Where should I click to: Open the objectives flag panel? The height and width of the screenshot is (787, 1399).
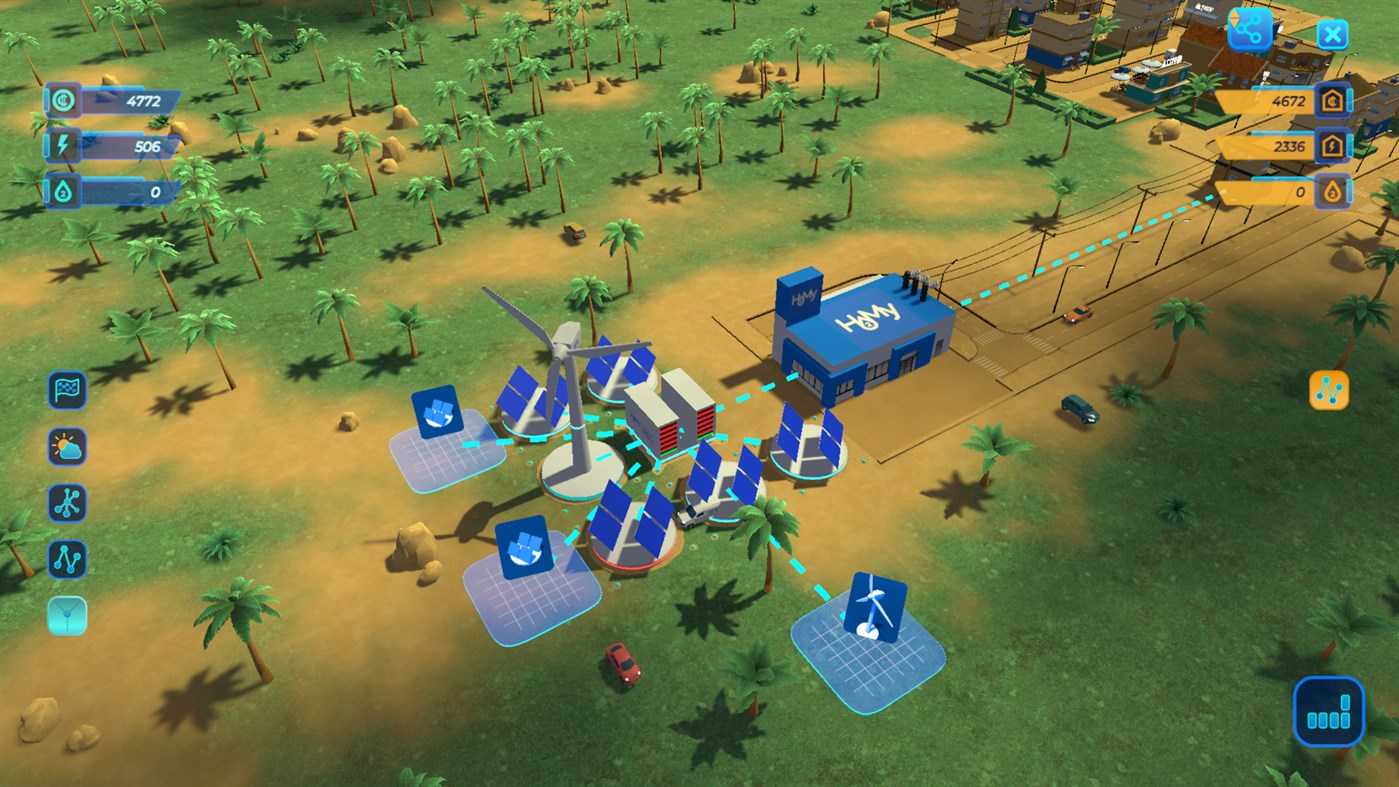(65, 390)
